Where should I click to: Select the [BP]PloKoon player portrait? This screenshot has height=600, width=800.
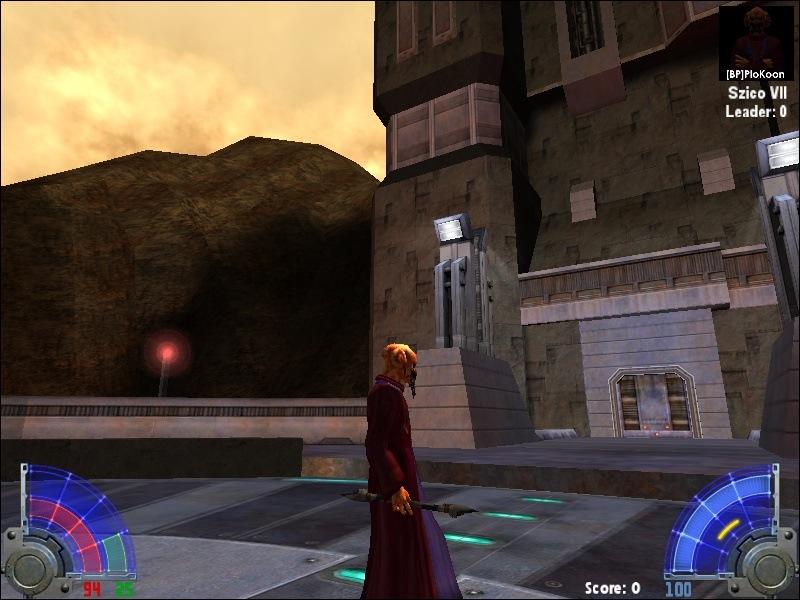[755, 37]
